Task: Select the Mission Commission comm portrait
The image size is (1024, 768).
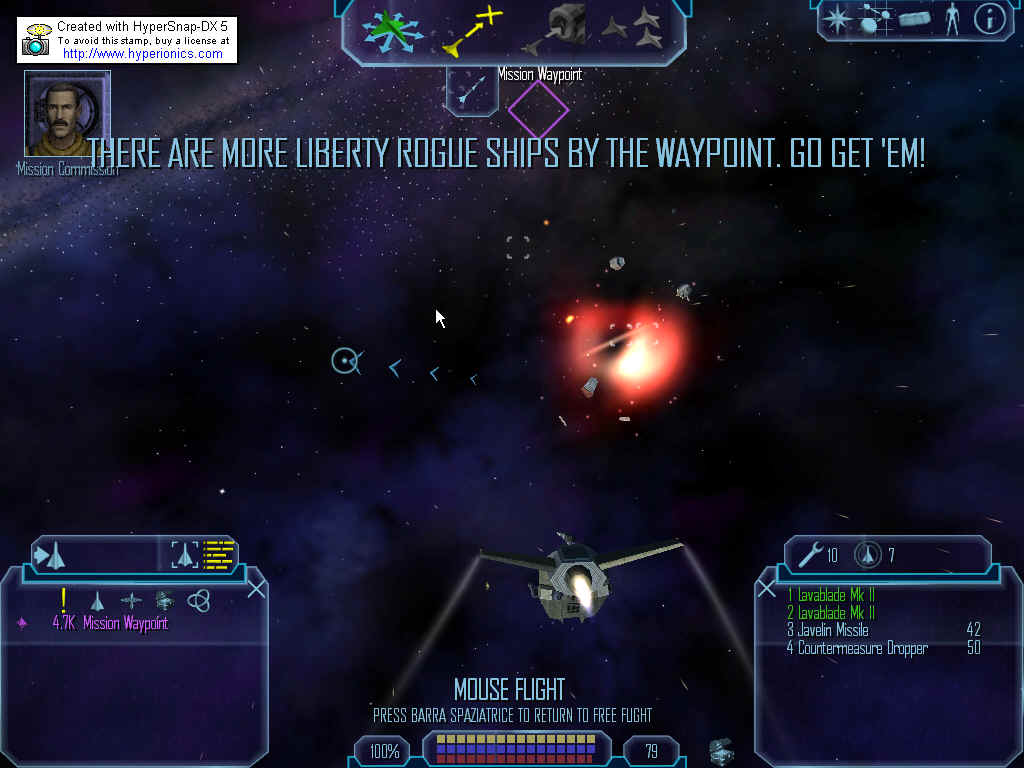Action: tap(67, 113)
